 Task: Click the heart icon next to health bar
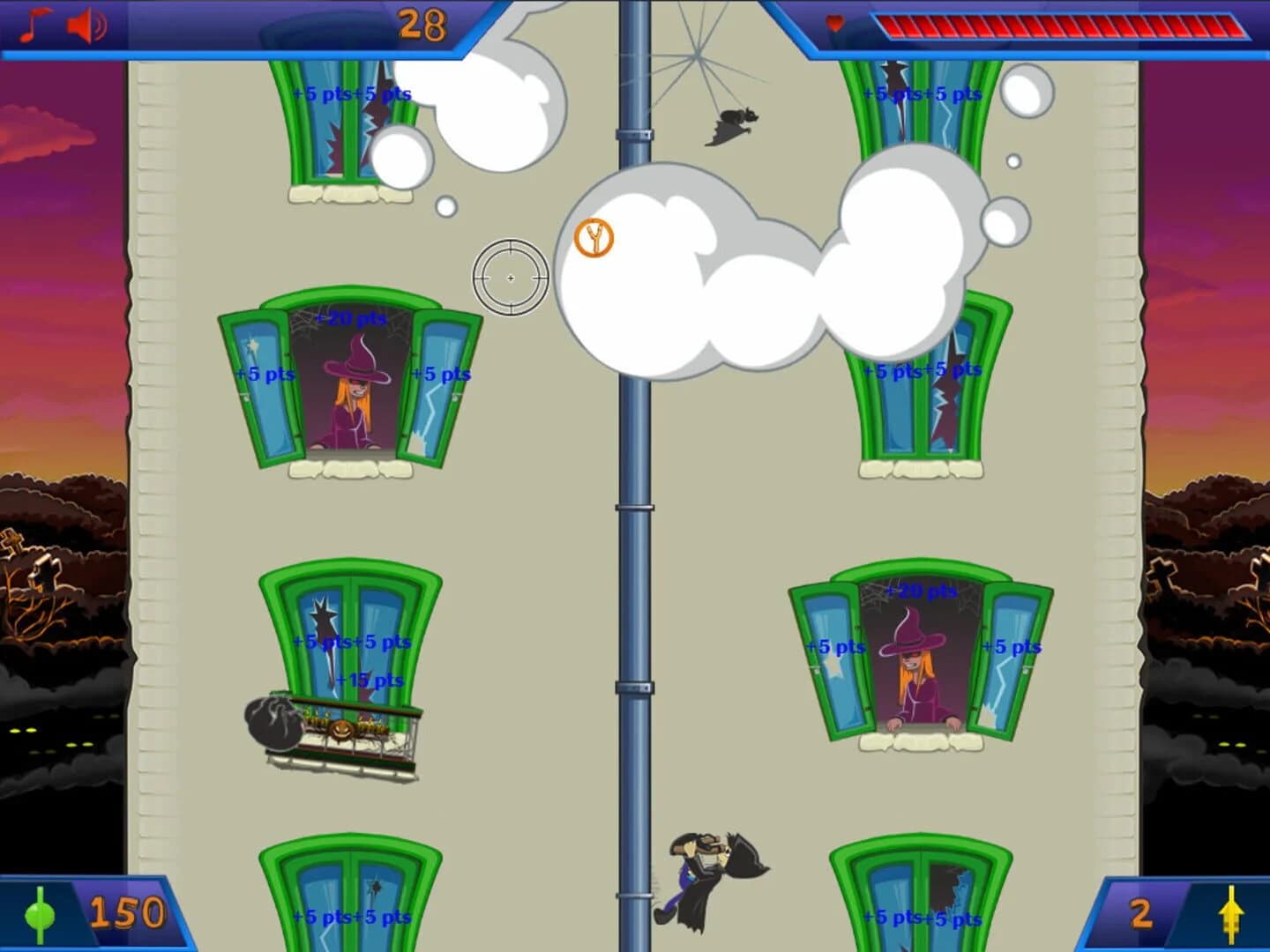[833, 23]
